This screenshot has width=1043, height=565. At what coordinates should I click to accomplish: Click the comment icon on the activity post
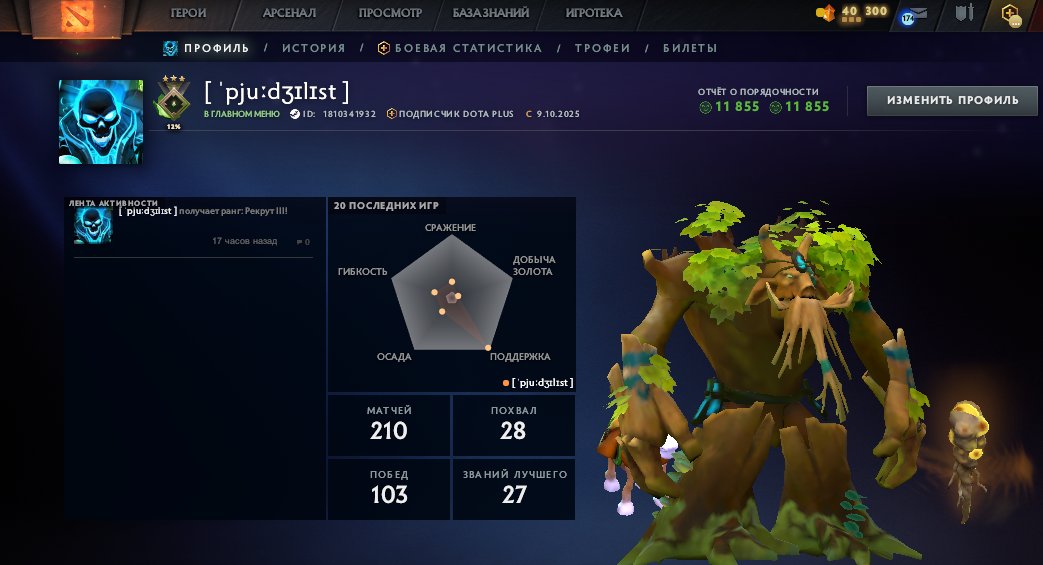[x=303, y=242]
